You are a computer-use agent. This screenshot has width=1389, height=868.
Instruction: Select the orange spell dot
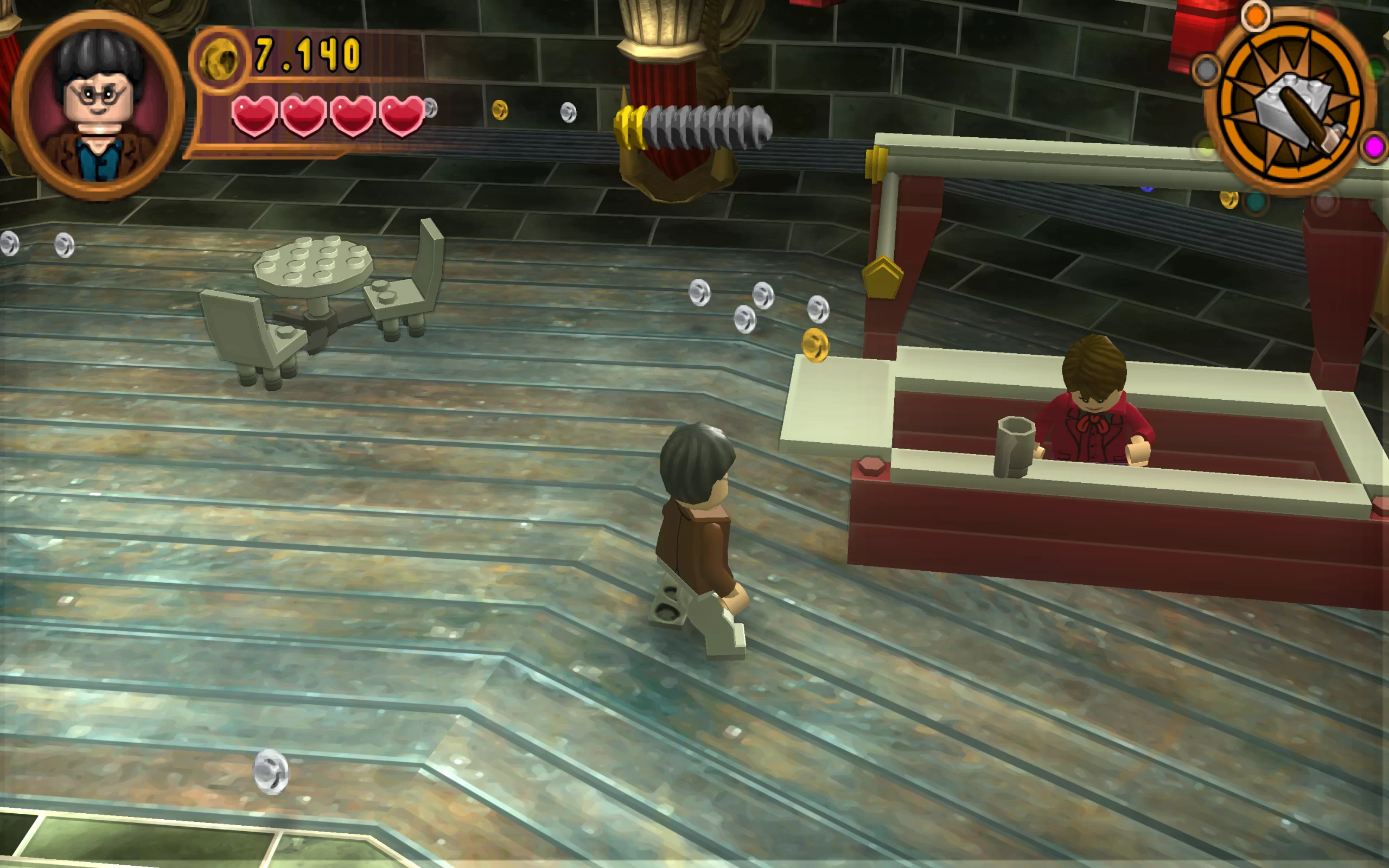pos(1256,16)
